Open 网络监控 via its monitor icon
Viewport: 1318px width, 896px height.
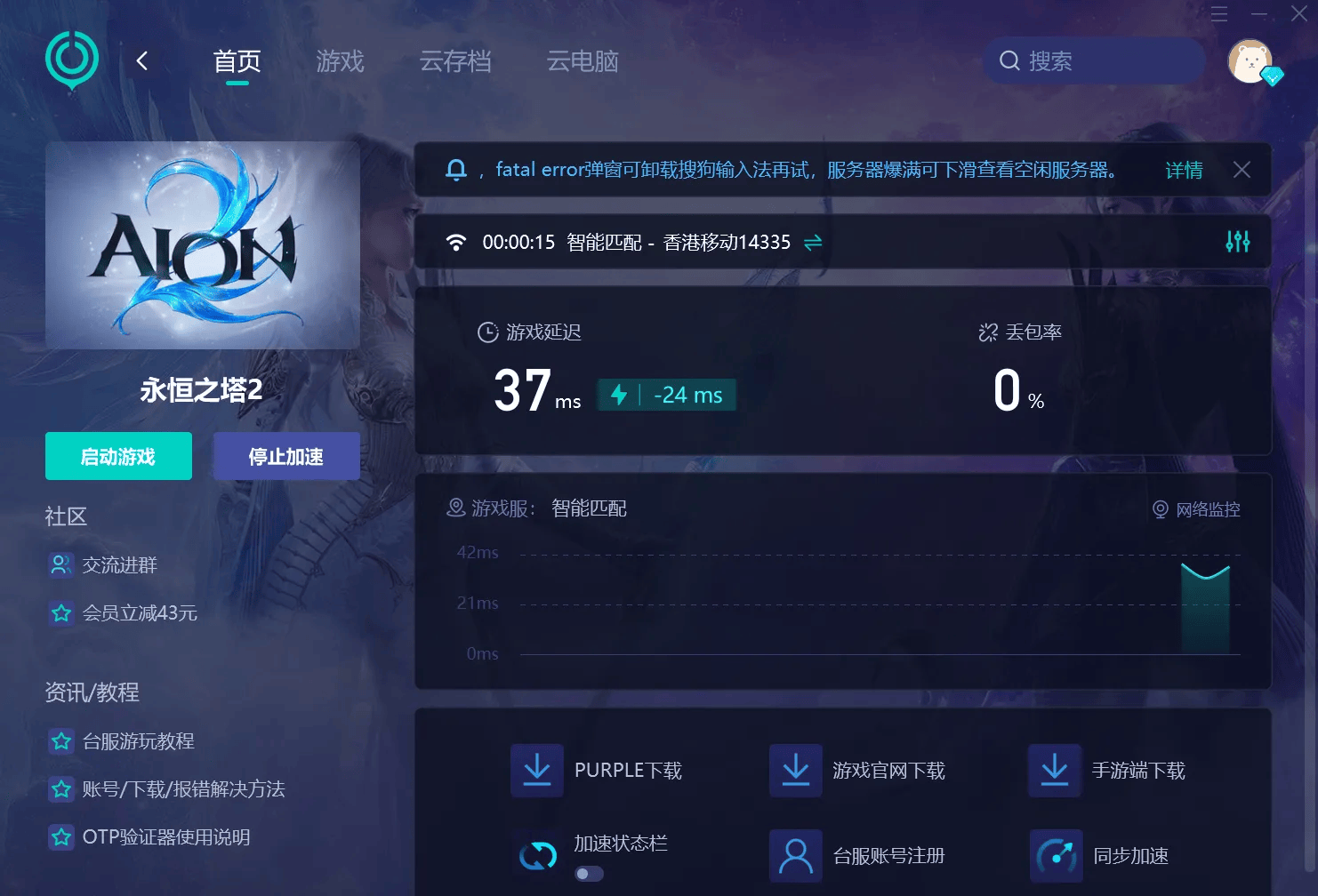click(1159, 508)
